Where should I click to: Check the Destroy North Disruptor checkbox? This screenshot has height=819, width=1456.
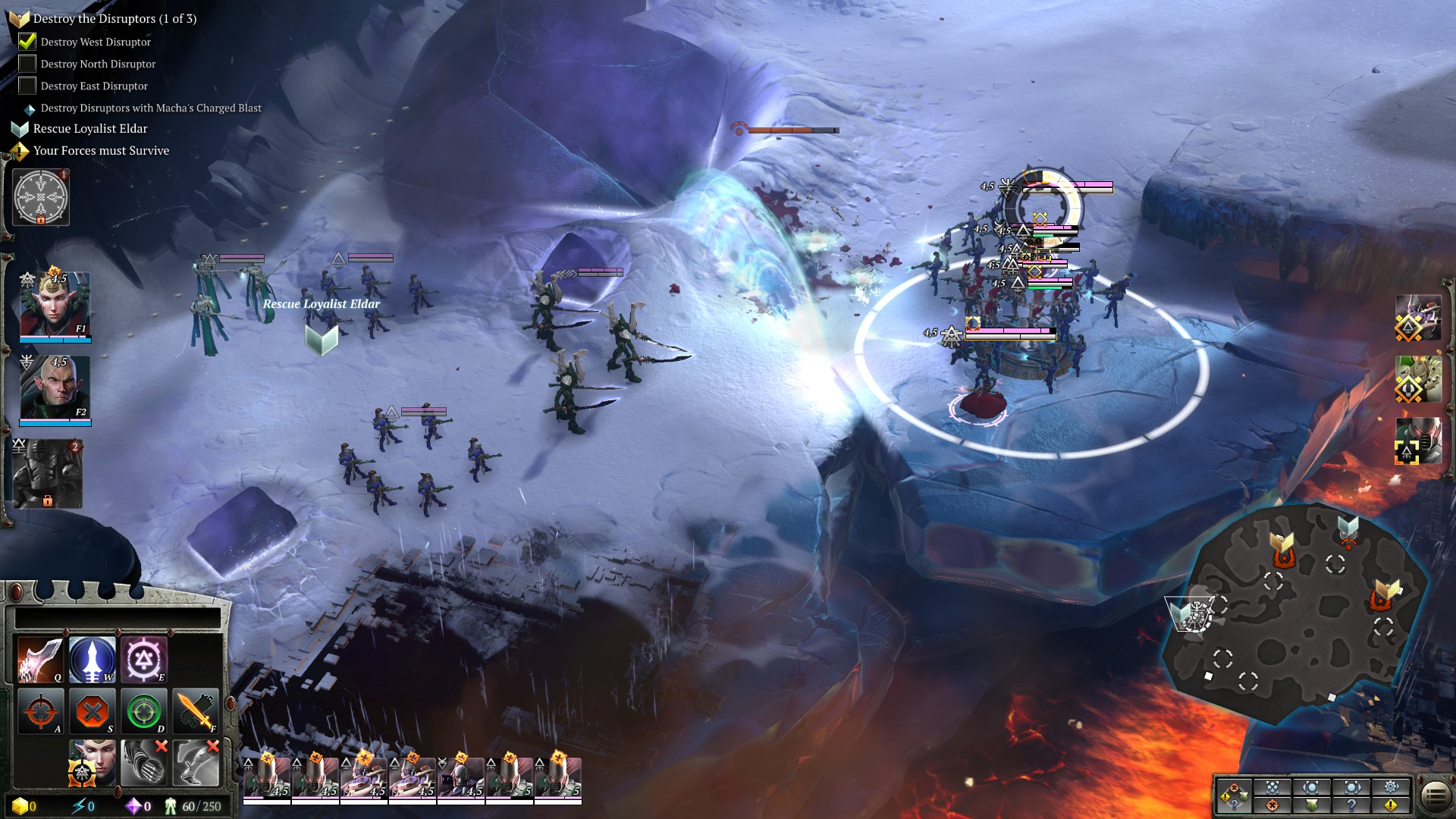point(27,64)
